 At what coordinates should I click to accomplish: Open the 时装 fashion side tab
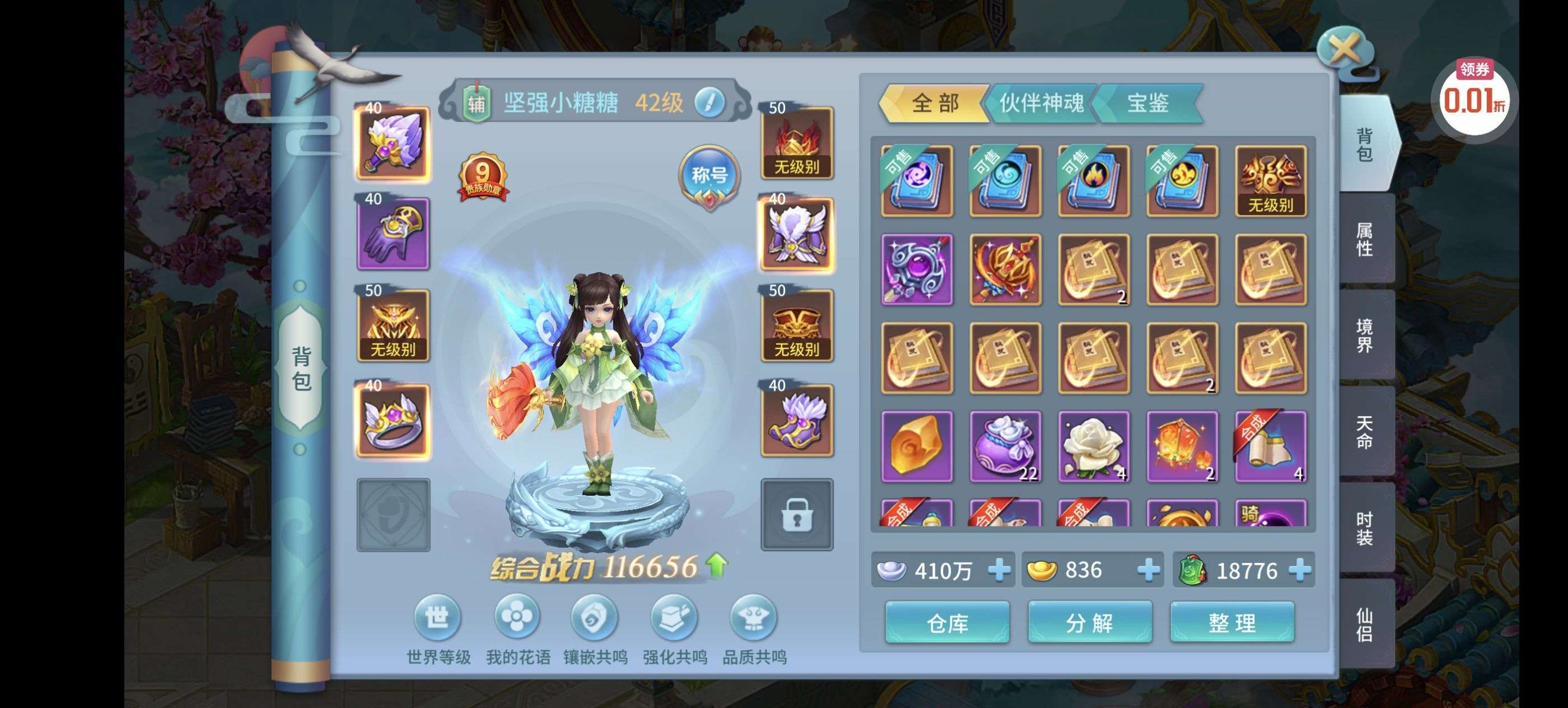pyautogui.click(x=1364, y=528)
